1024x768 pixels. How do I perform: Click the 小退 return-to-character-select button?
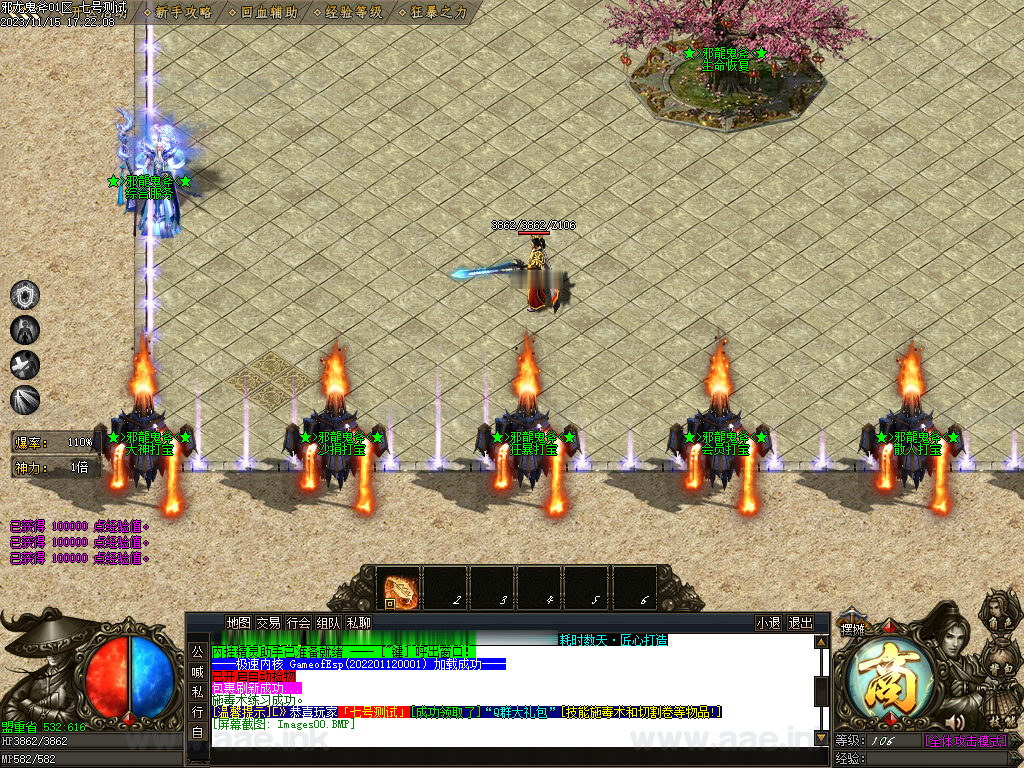click(x=768, y=622)
